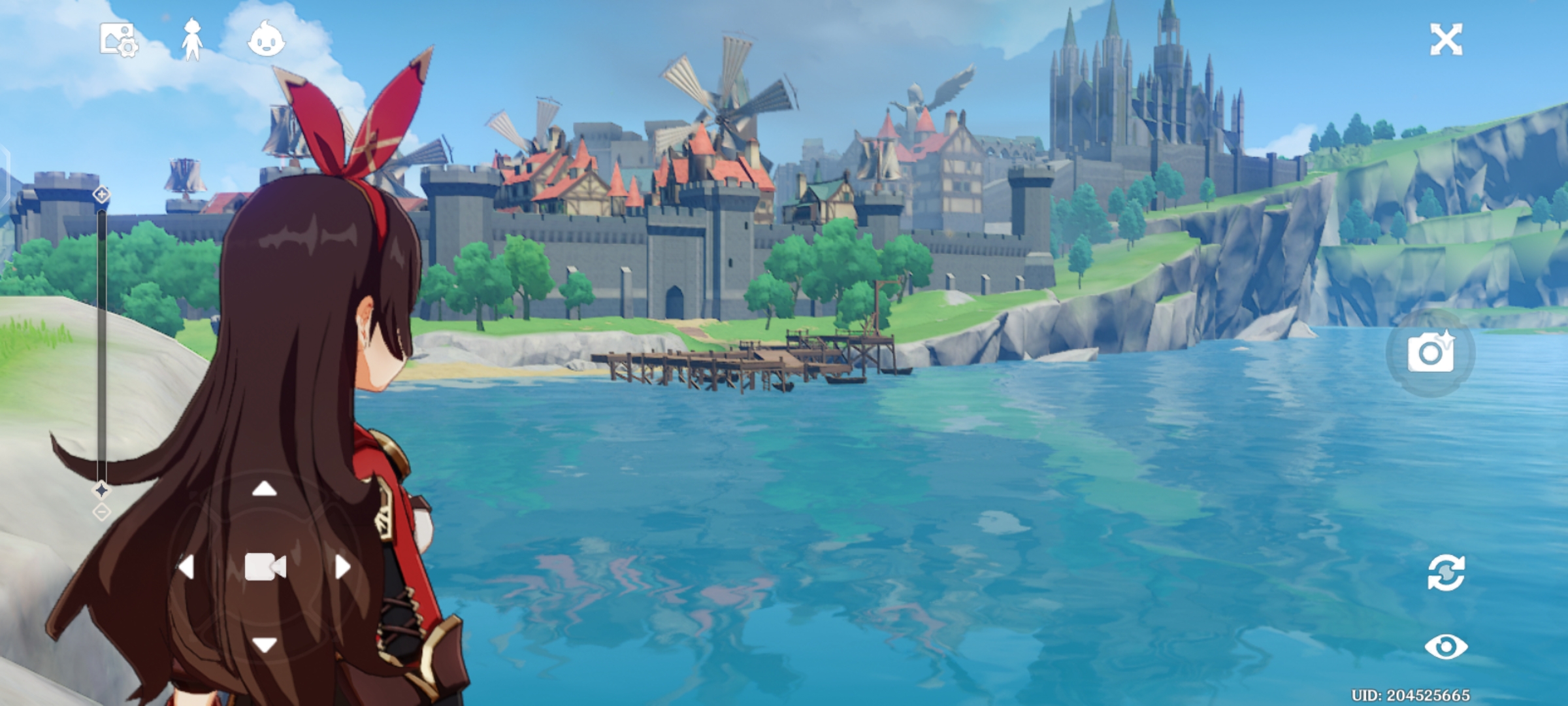Toggle the eye icon to hide interface
The height and width of the screenshot is (706, 1568).
tap(1446, 647)
